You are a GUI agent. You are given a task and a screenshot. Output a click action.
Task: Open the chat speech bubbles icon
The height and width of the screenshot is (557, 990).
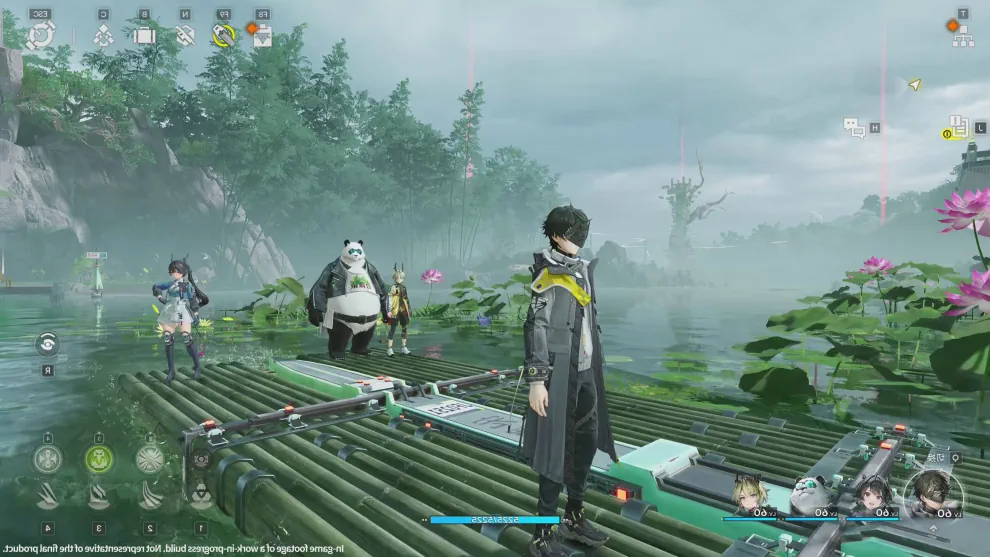[x=853, y=127]
